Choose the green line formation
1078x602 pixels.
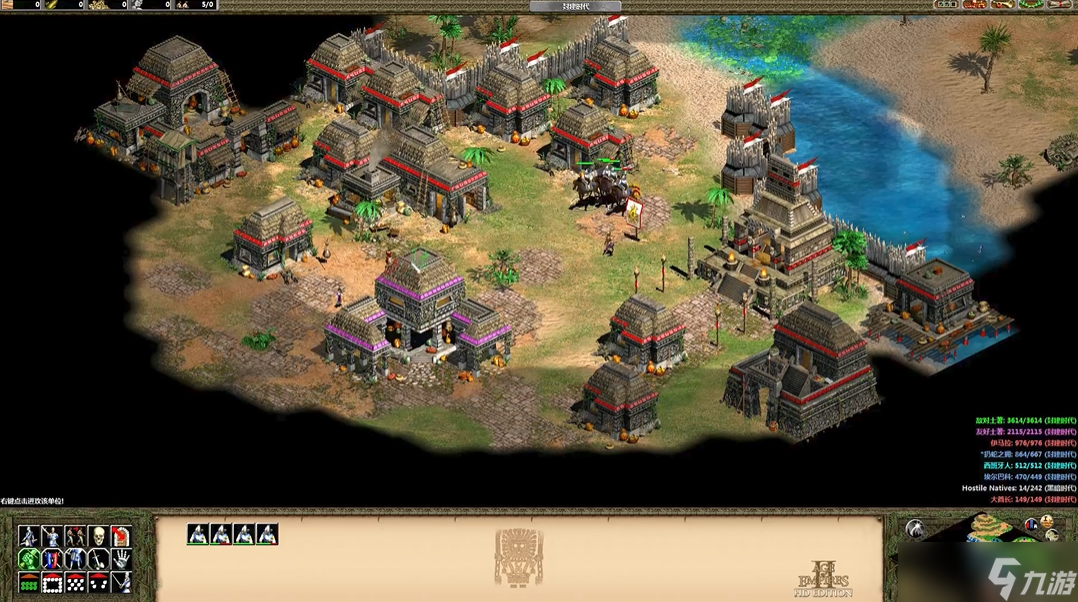point(28,583)
